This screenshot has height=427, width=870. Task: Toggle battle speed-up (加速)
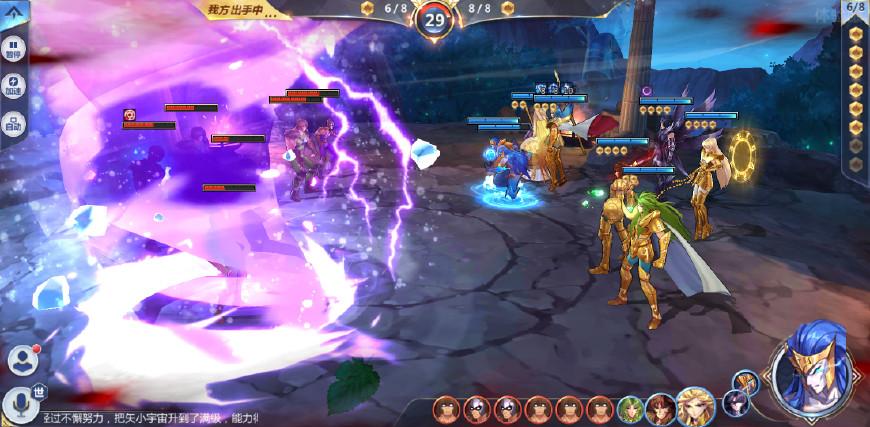coord(13,87)
